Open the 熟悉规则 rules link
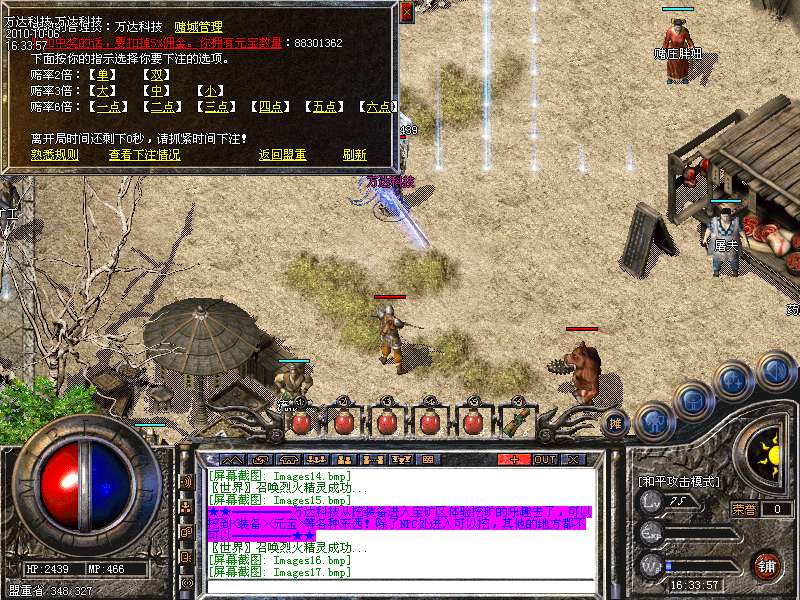 pyautogui.click(x=54, y=155)
